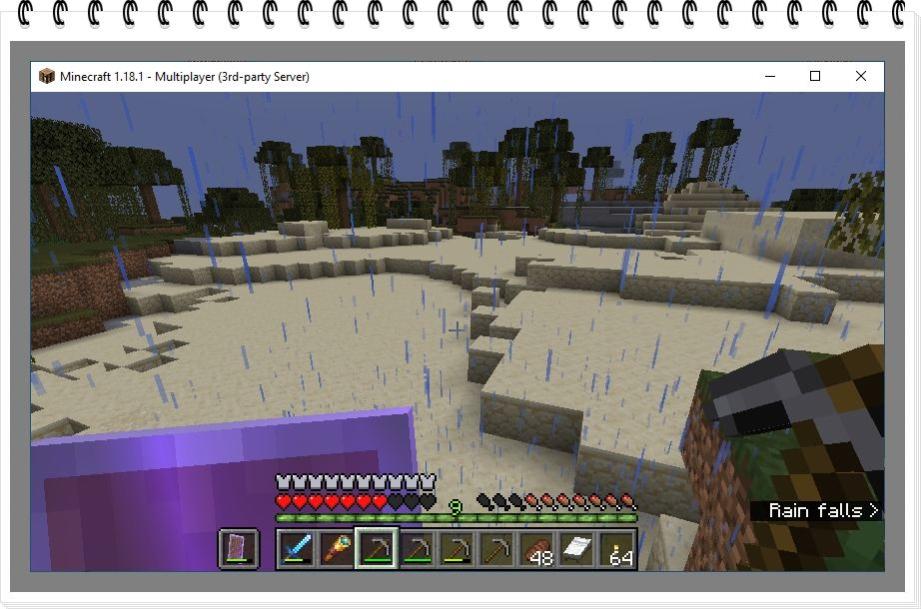Pick the cooked meat stack of 48
921x609 pixels.
(539, 549)
